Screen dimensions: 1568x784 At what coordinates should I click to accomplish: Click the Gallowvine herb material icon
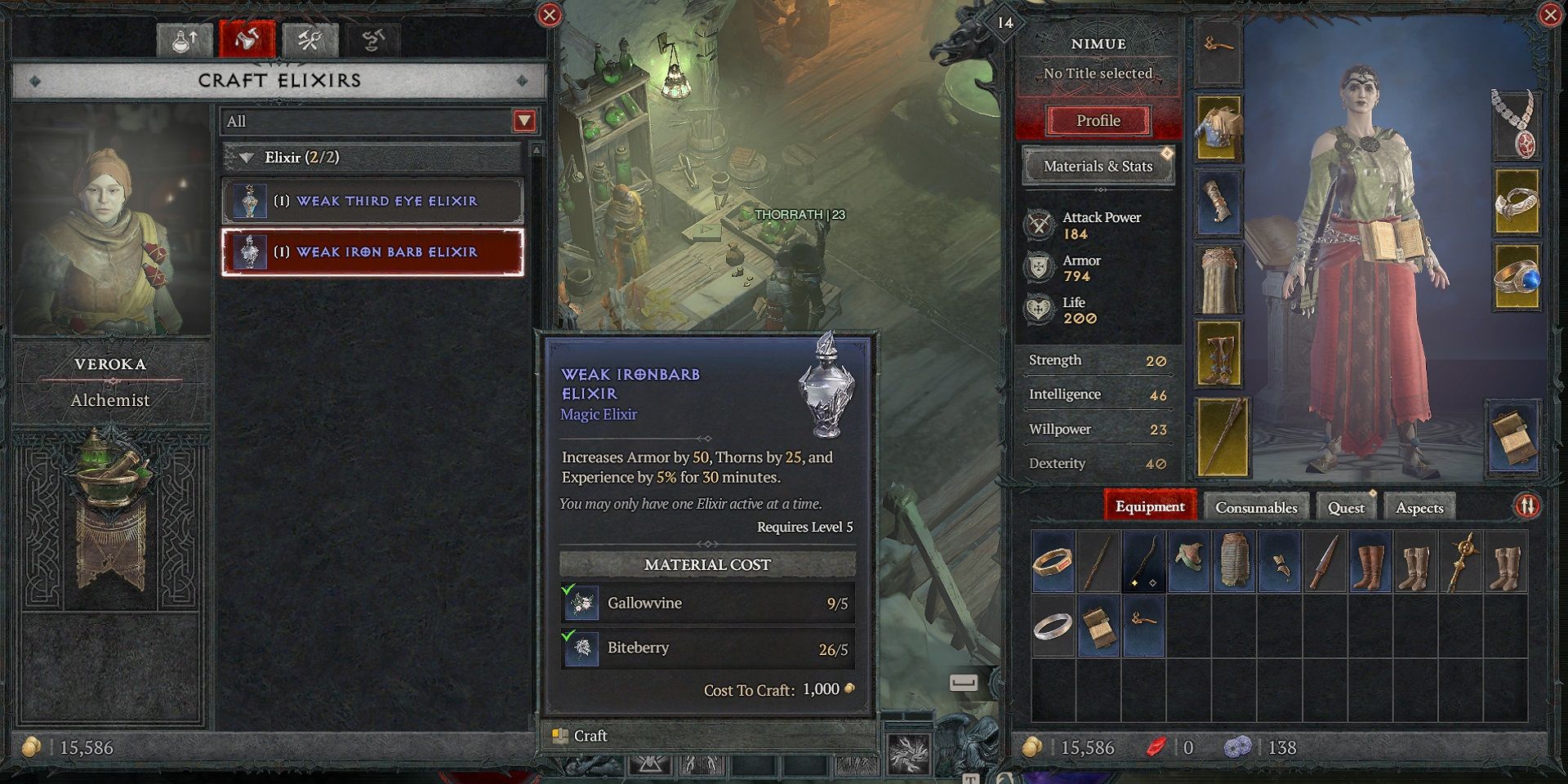pos(581,603)
